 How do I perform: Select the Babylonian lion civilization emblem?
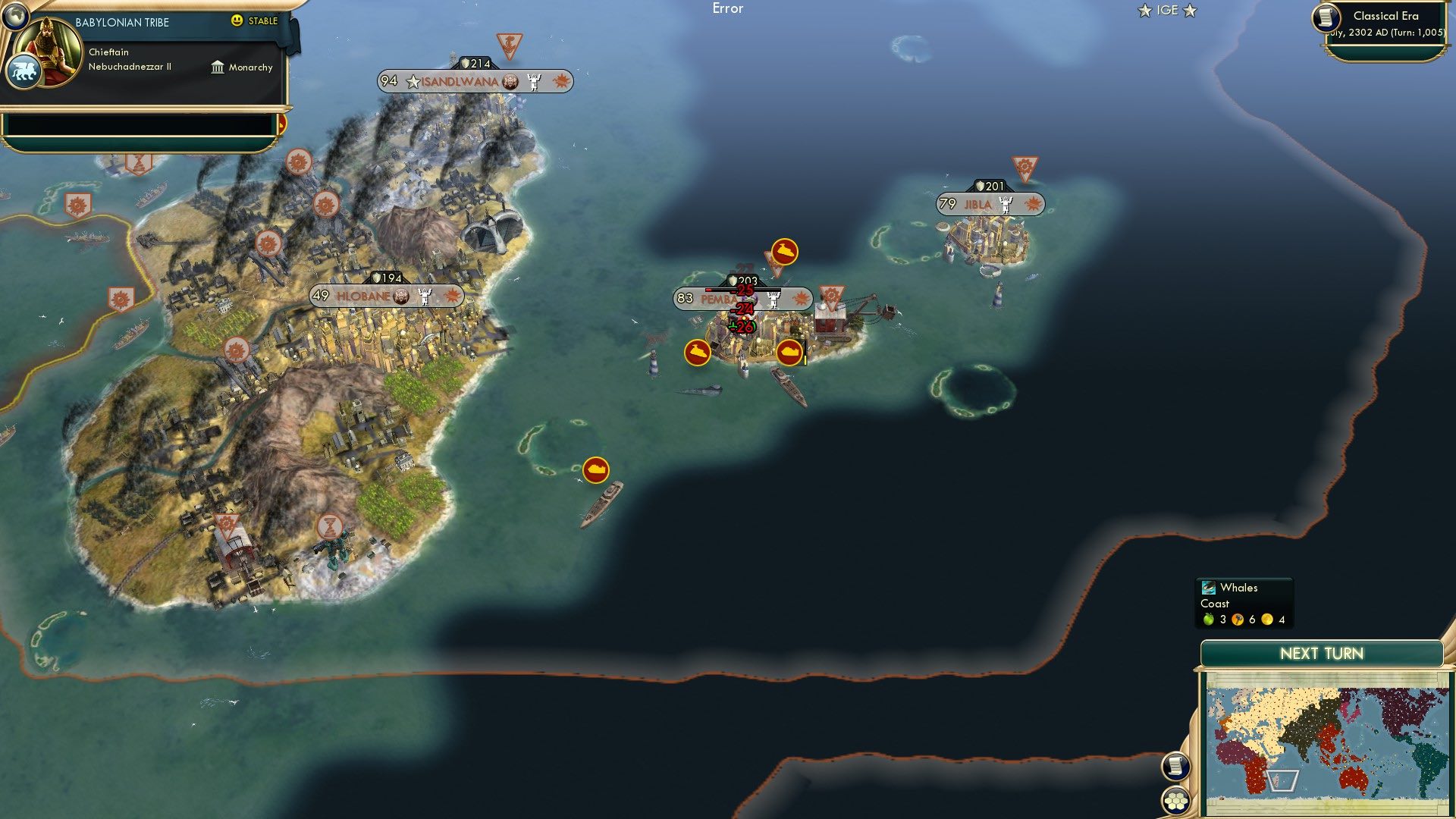tap(25, 67)
